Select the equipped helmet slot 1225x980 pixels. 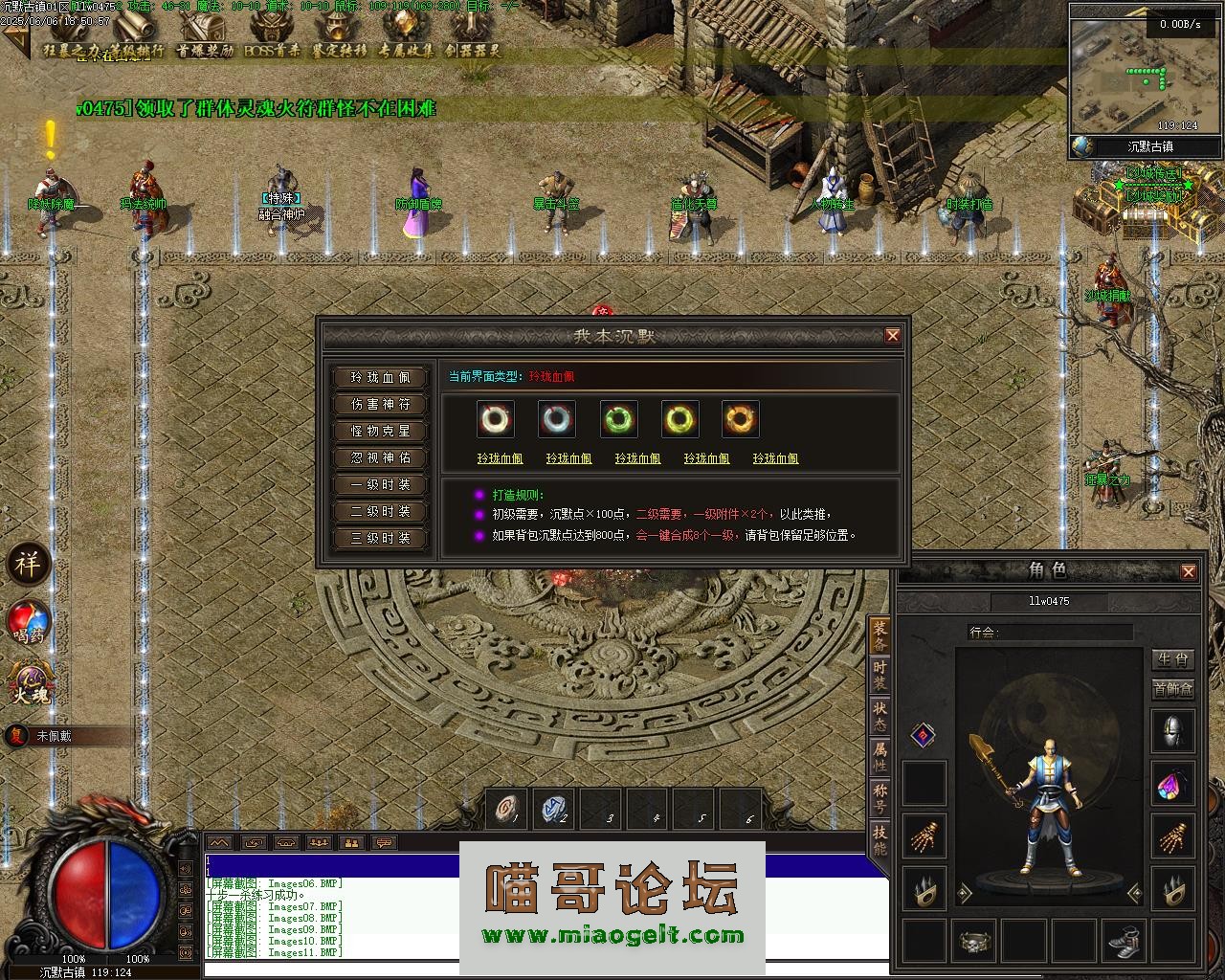pos(1172,732)
